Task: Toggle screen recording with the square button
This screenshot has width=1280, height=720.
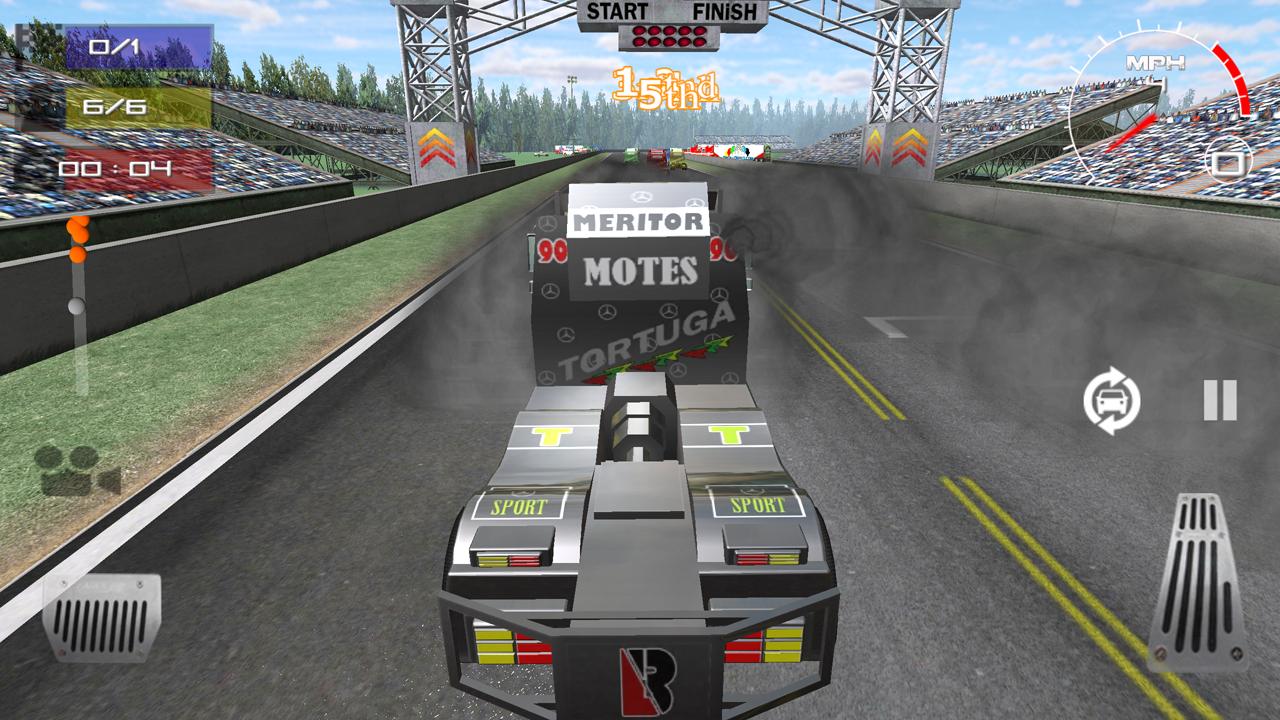Action: [1231, 164]
